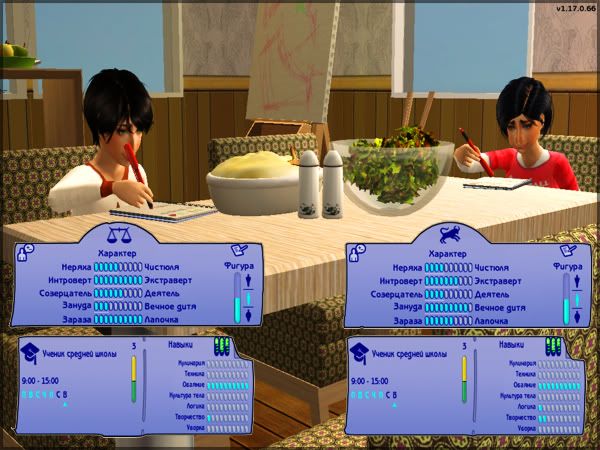Image resolution: width=600 pixels, height=450 pixels.
Task: Click the graduation cap icon in the Leo sim's school panel
Action: click(359, 352)
